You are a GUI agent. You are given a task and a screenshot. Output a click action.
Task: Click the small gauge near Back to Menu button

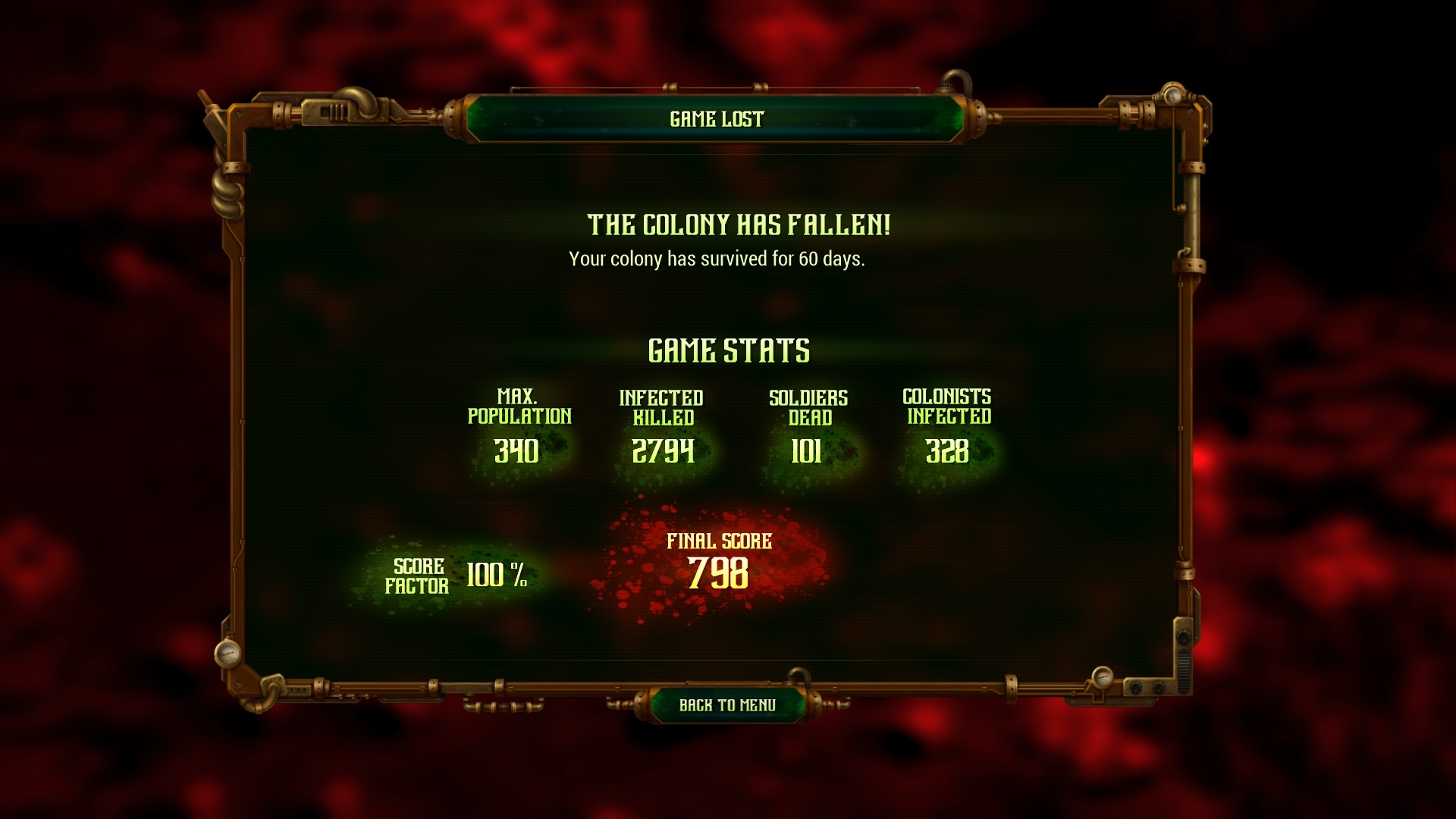(x=1103, y=677)
